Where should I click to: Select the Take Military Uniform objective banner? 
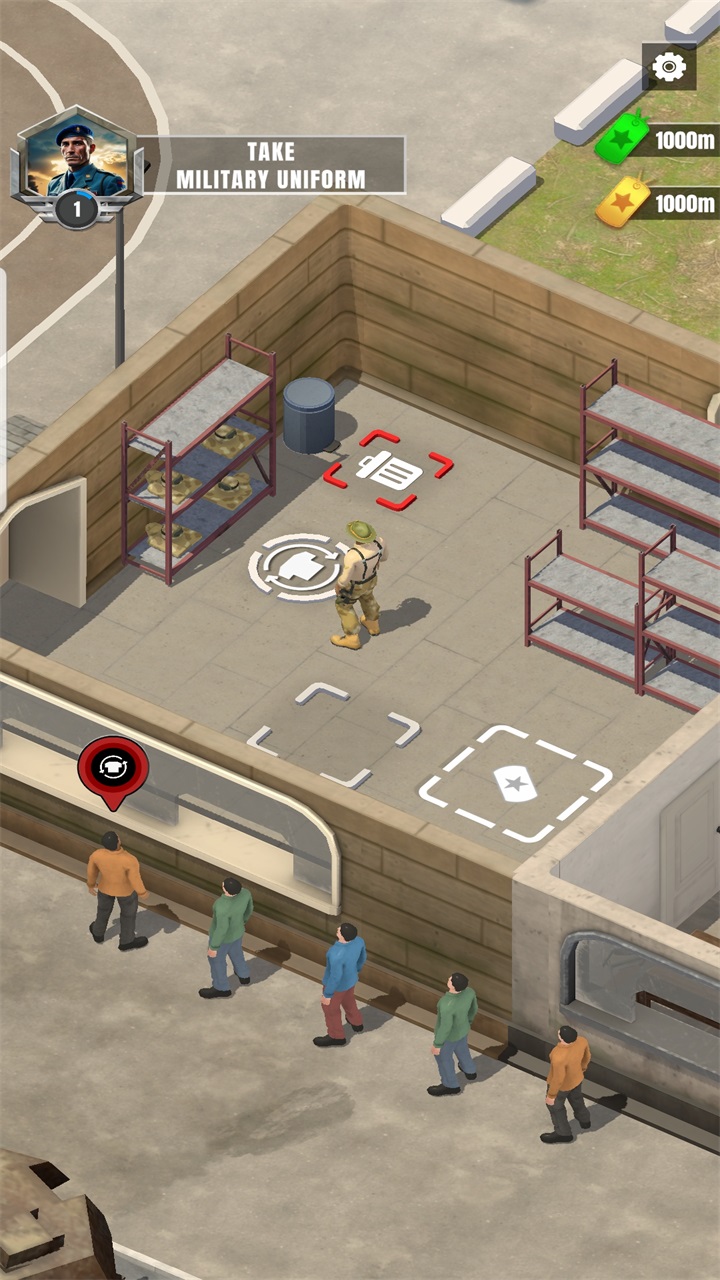pyautogui.click(x=271, y=165)
